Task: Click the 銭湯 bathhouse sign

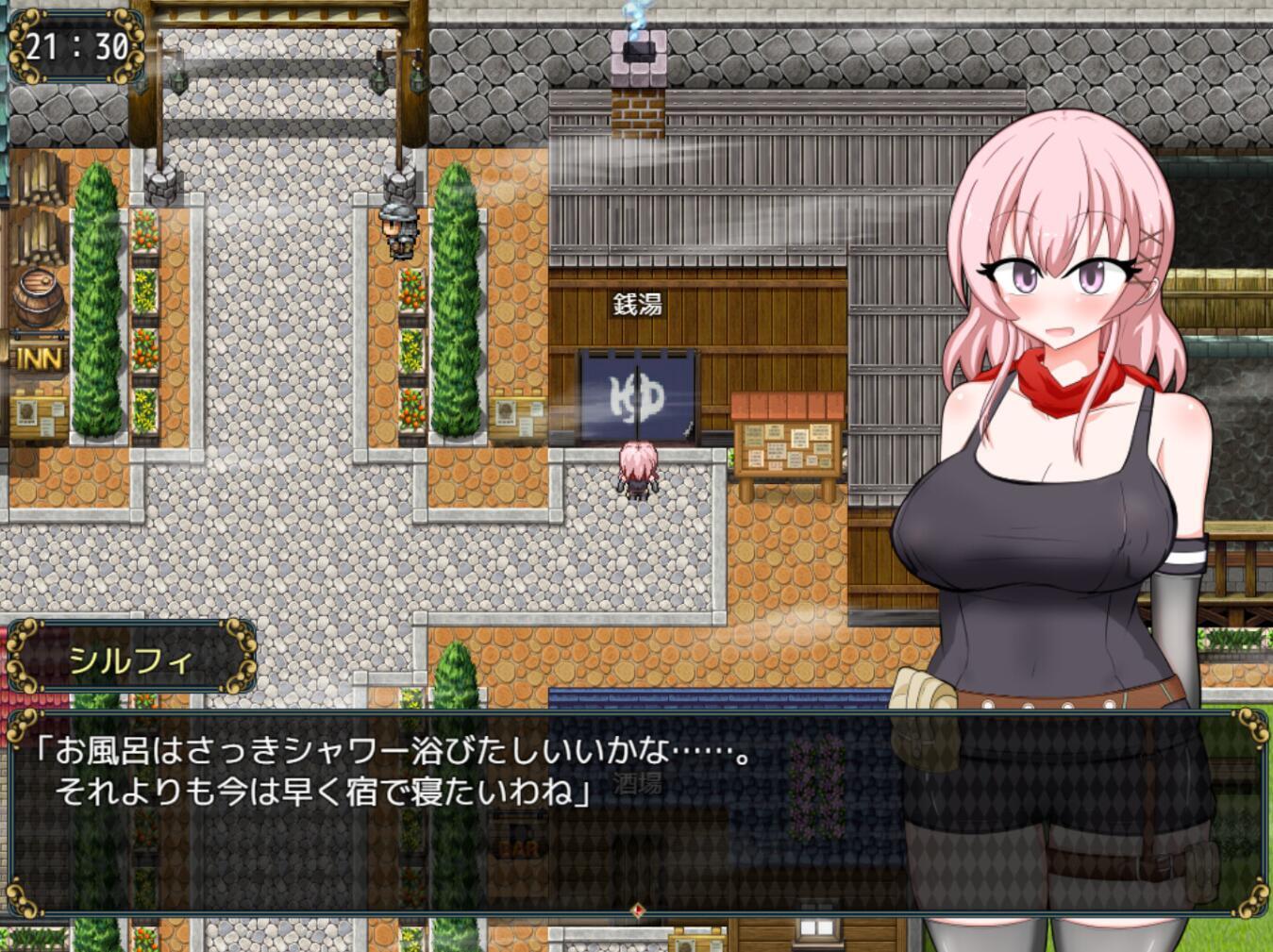Action: coord(638,304)
